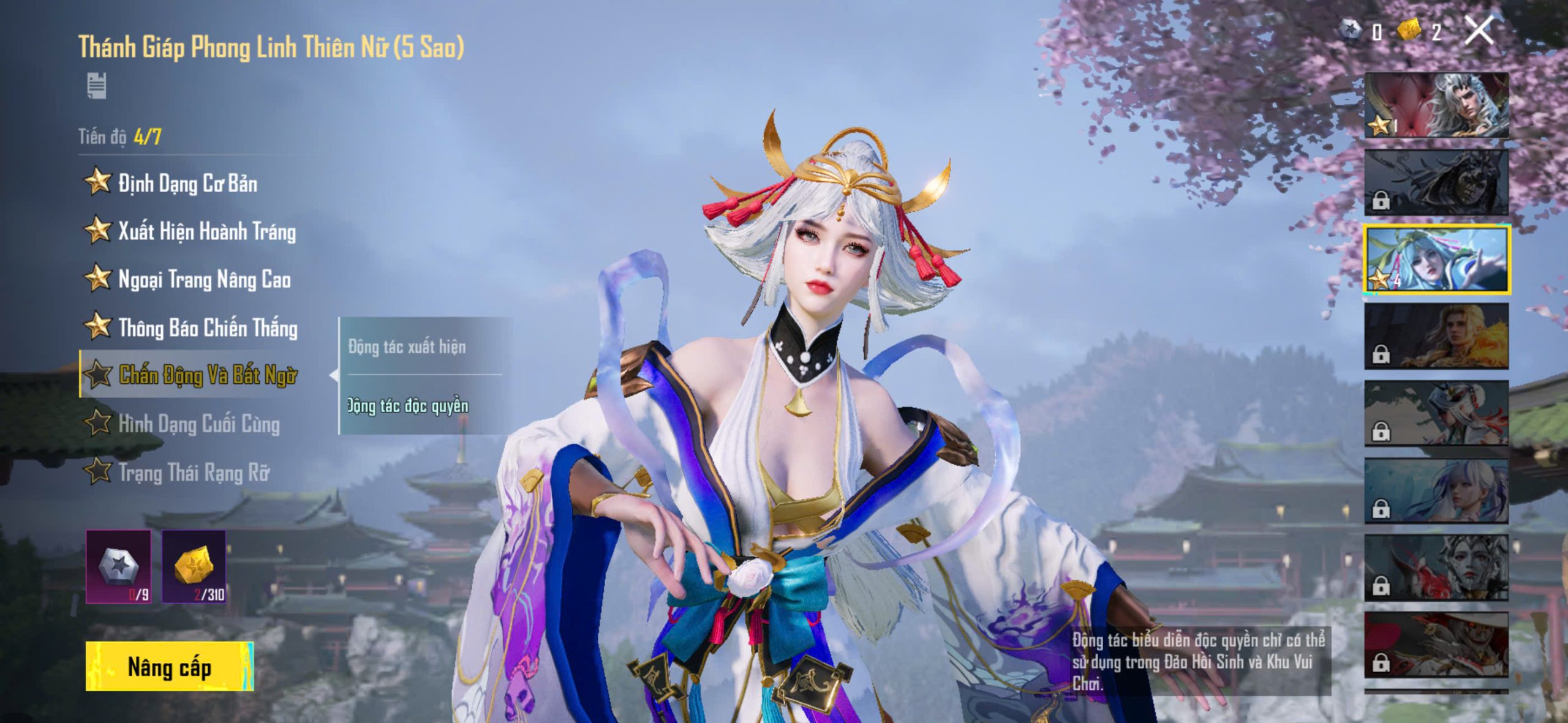
Task: Close the outfit upgrade screen
Action: pyautogui.click(x=1479, y=31)
